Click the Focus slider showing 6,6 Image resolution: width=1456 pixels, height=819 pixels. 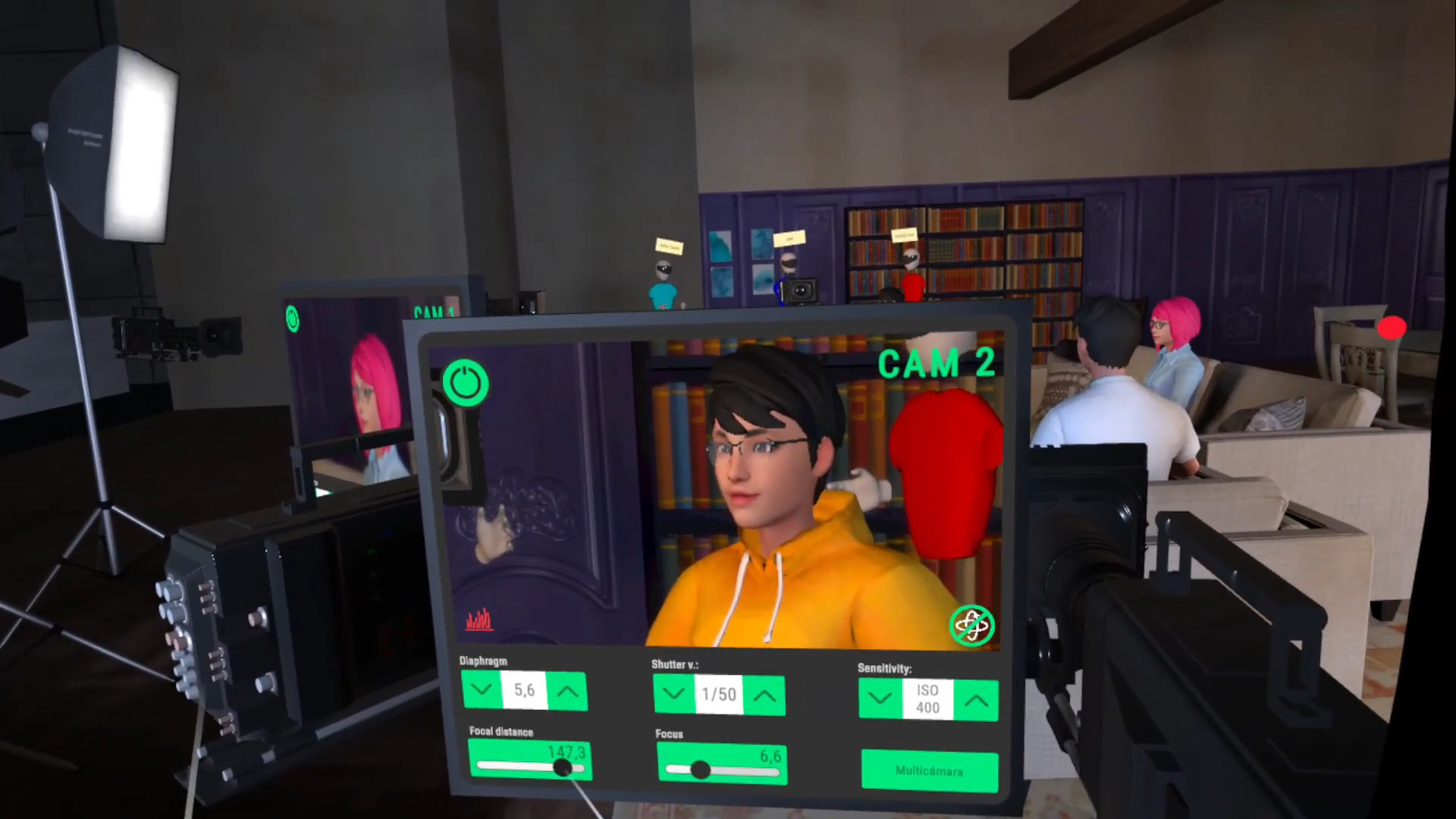701,770
